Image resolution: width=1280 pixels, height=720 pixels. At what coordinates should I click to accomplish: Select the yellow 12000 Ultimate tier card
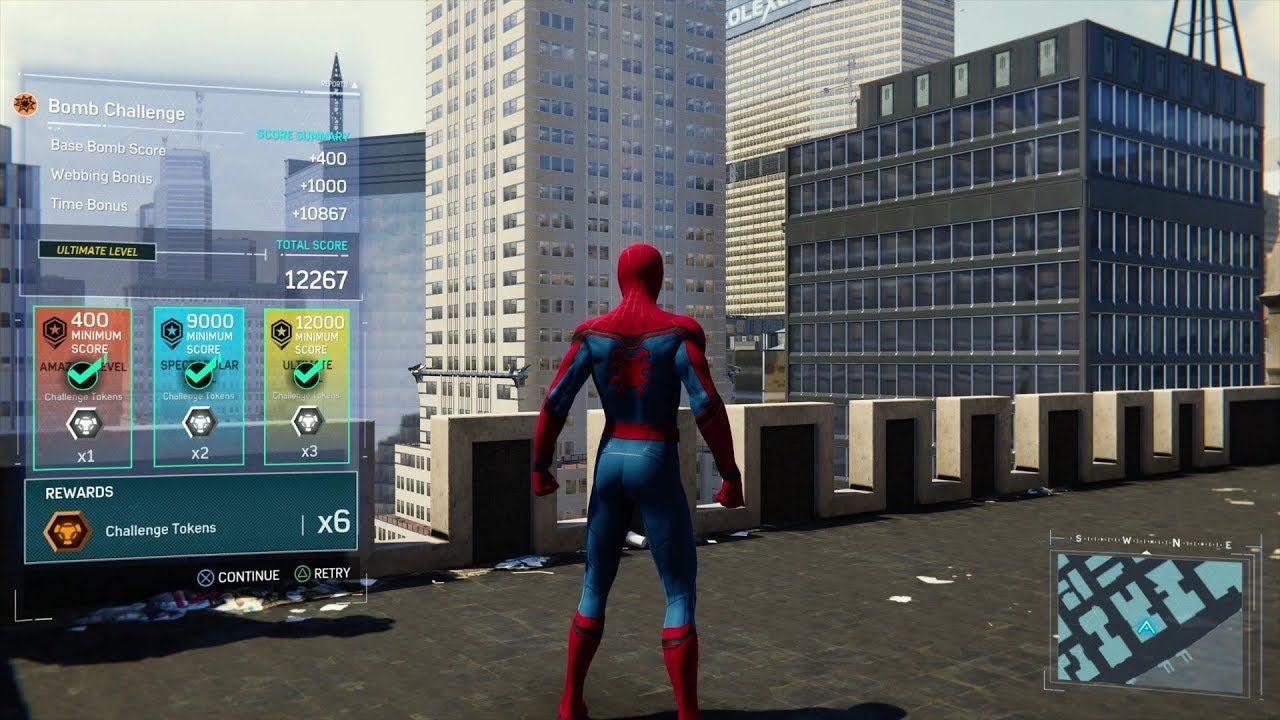tap(307, 387)
